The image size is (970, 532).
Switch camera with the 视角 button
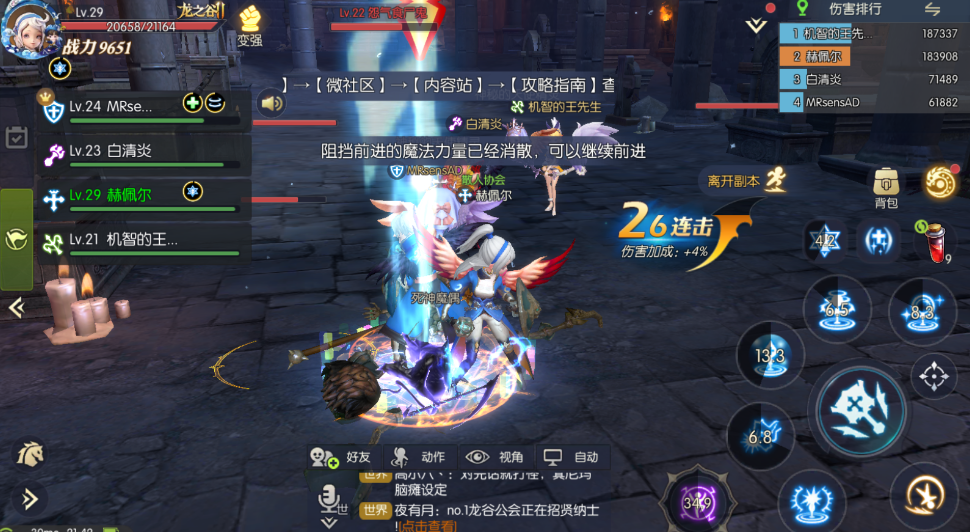496,456
